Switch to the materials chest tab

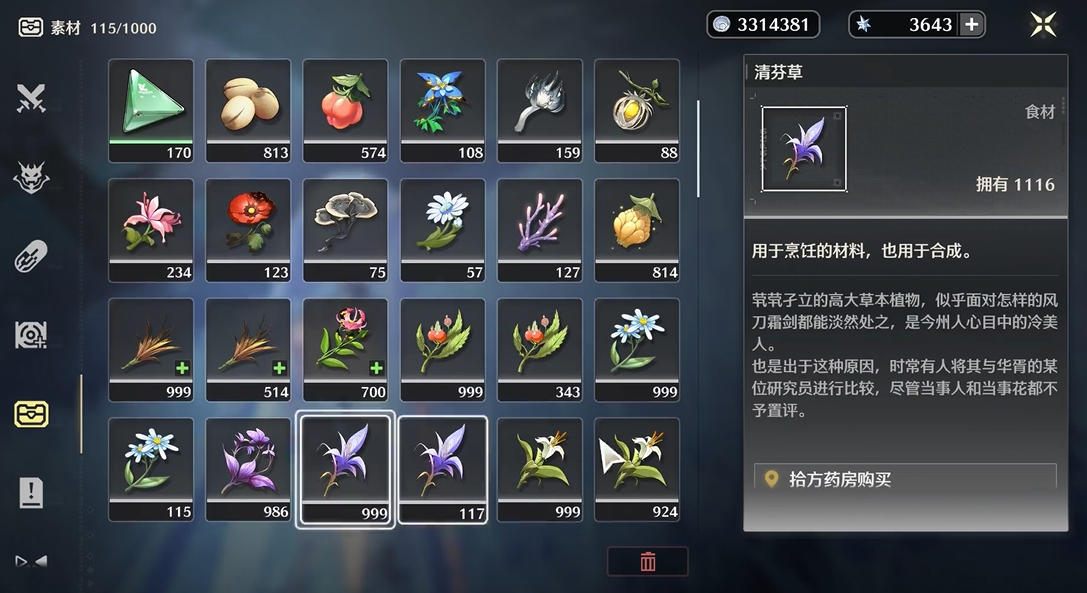(x=32, y=413)
